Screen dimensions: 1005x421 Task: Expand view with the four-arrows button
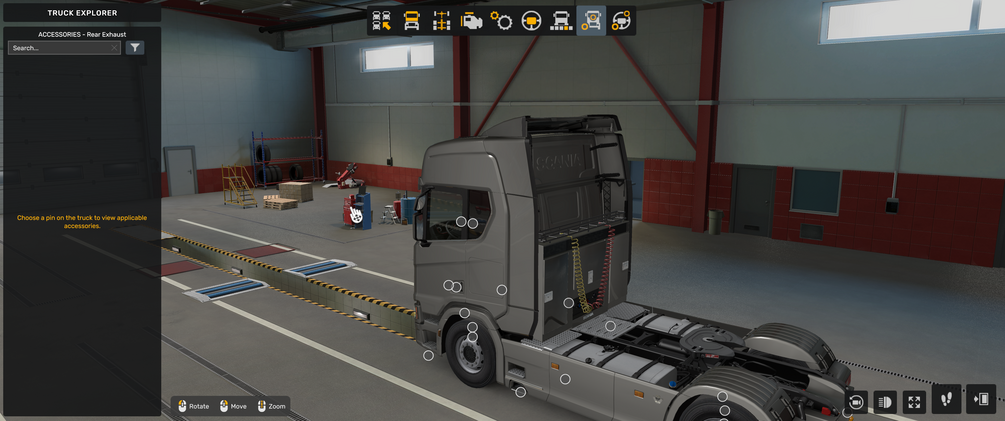[913, 402]
